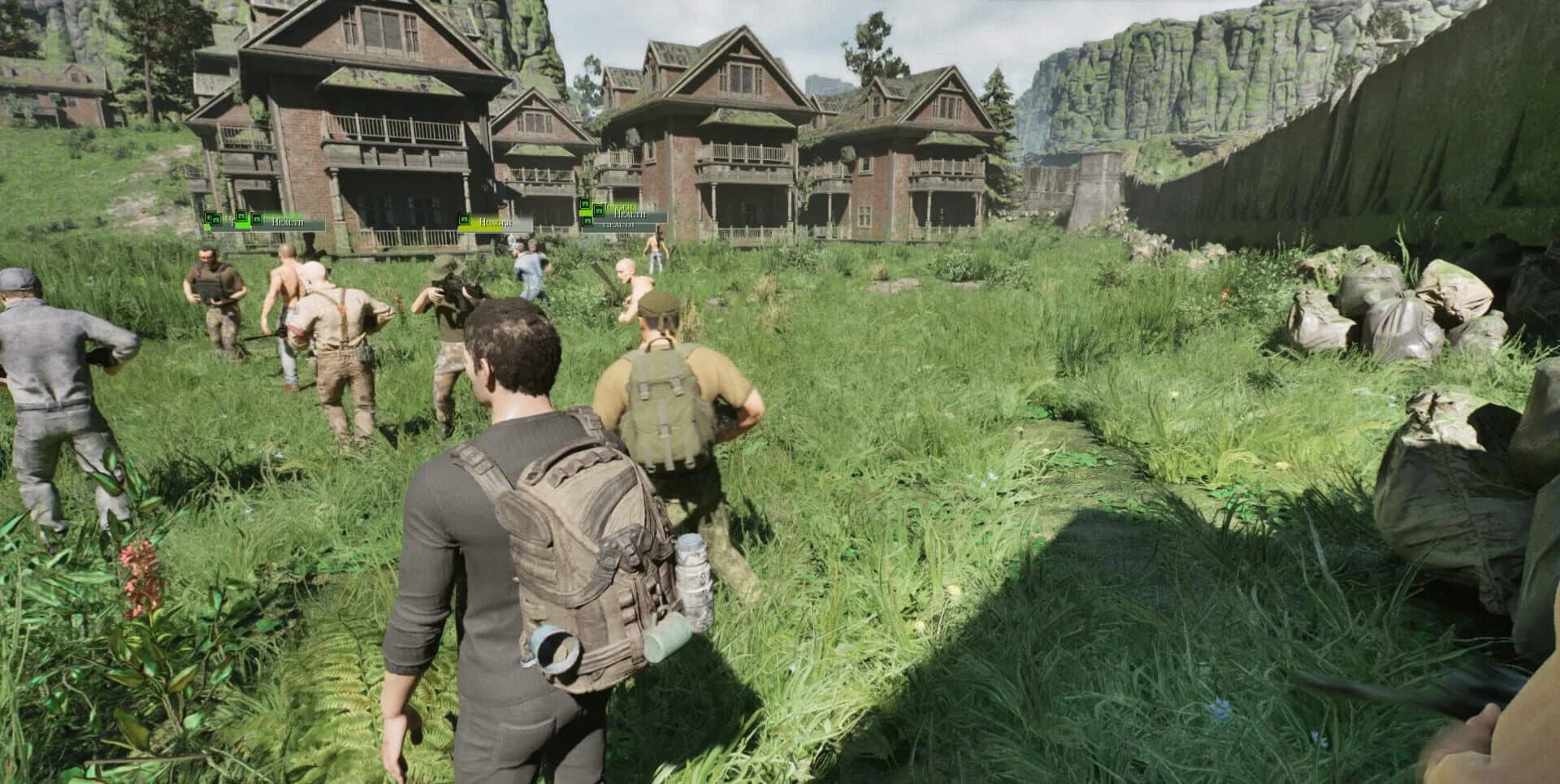This screenshot has width=1560, height=784.
Task: Click the middle green icon in the left HUD cluster
Action: coord(242,216)
